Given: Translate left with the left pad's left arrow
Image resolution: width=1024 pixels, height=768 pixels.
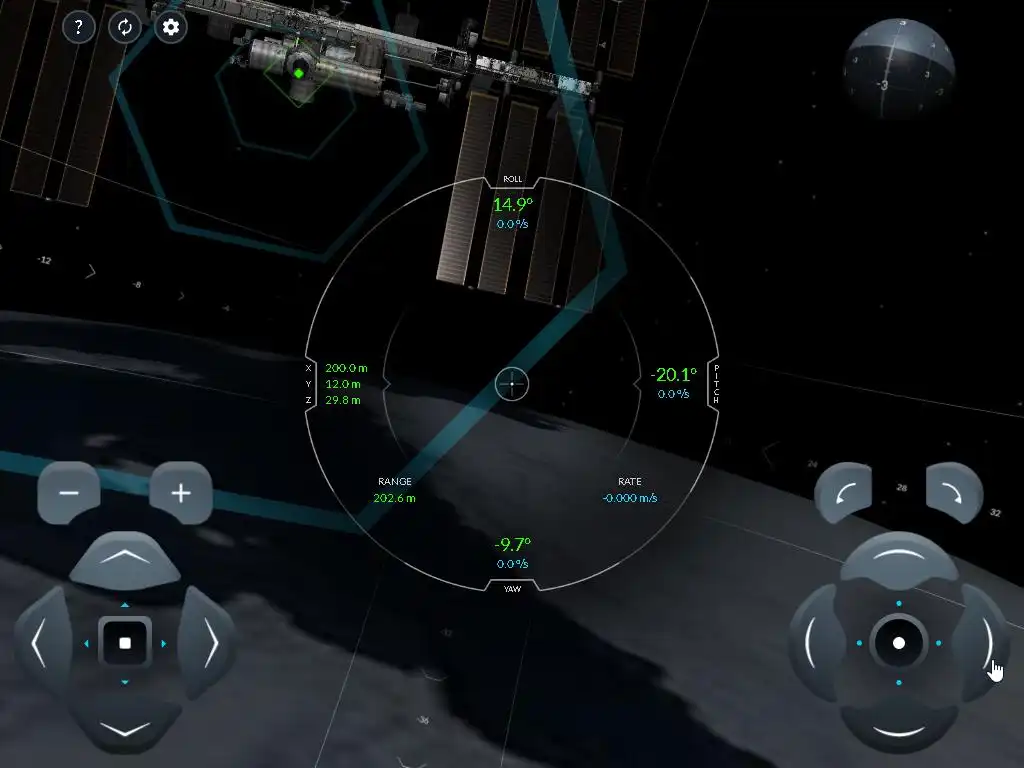Looking at the screenshot, I should tap(41, 643).
